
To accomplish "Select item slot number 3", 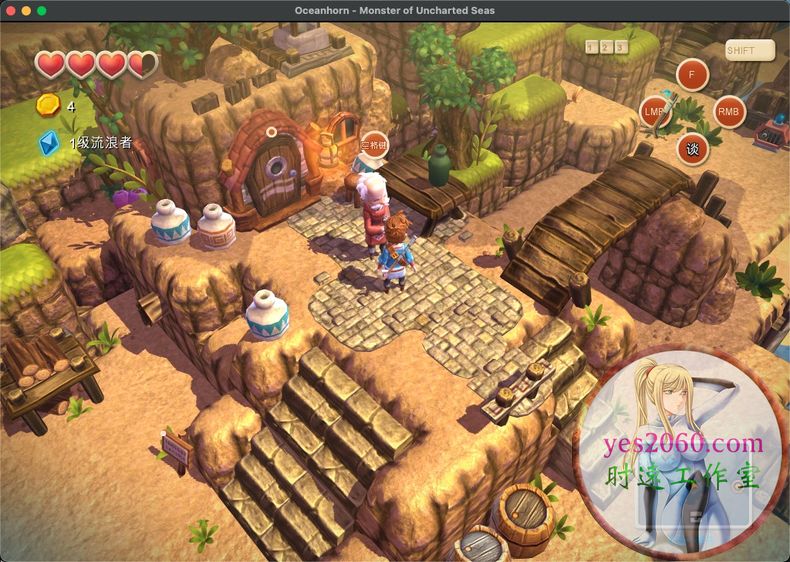I will tap(621, 47).
